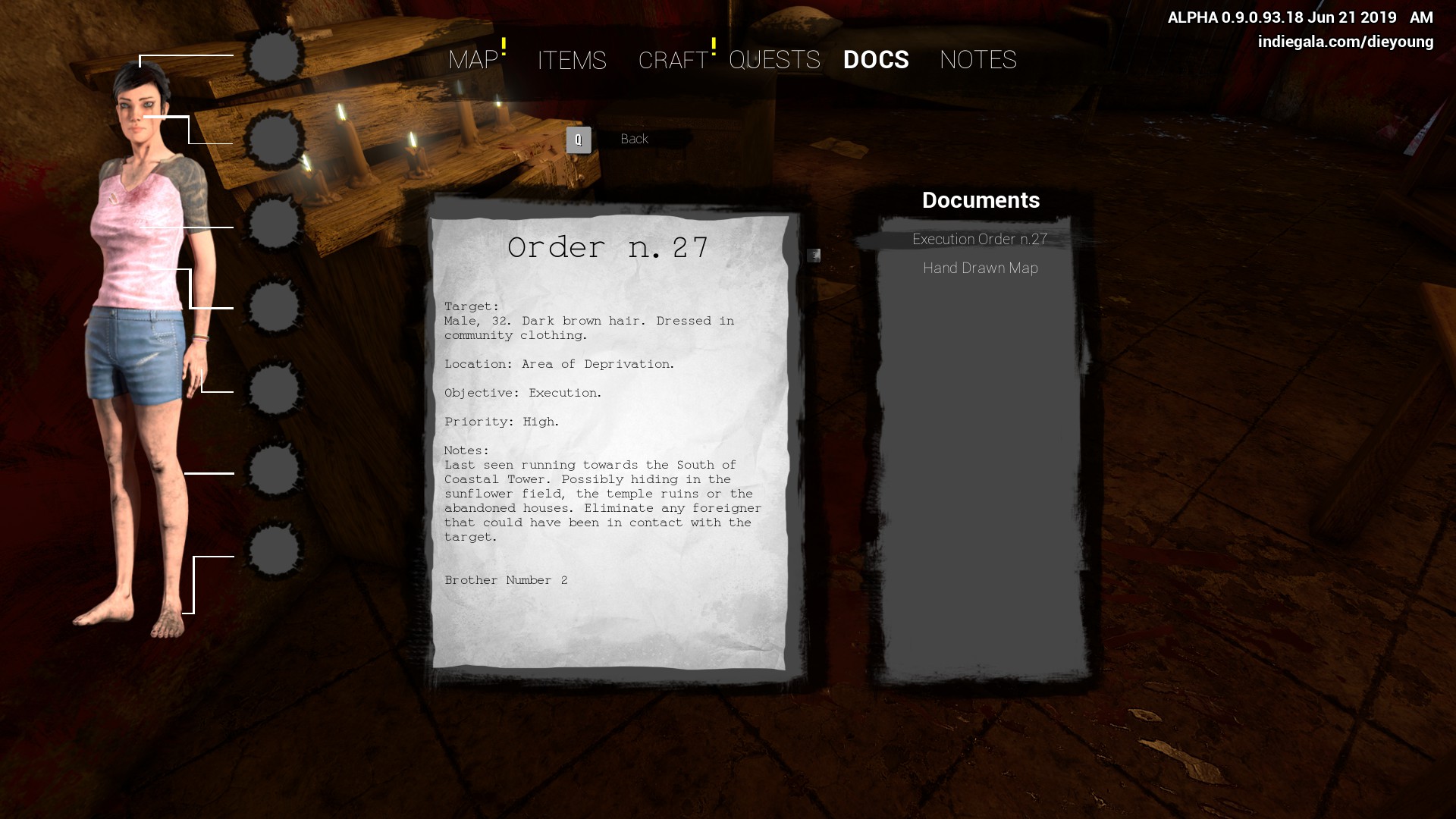Show the QUESTS tab

[x=774, y=60]
